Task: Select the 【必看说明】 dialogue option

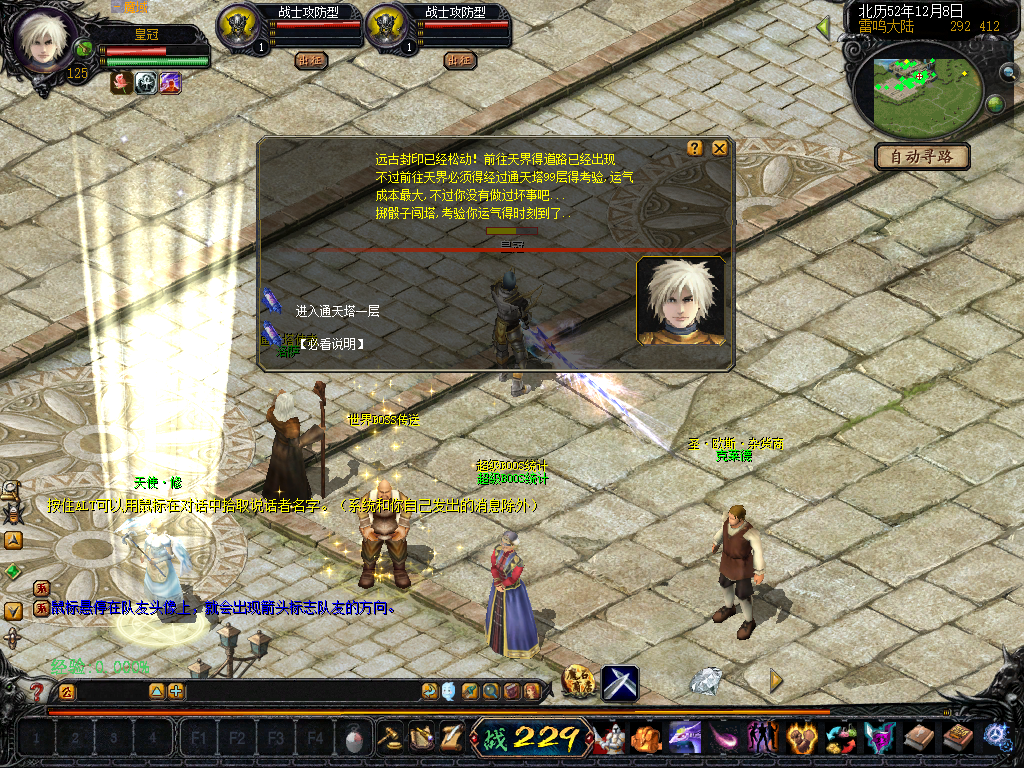Action: pos(331,344)
